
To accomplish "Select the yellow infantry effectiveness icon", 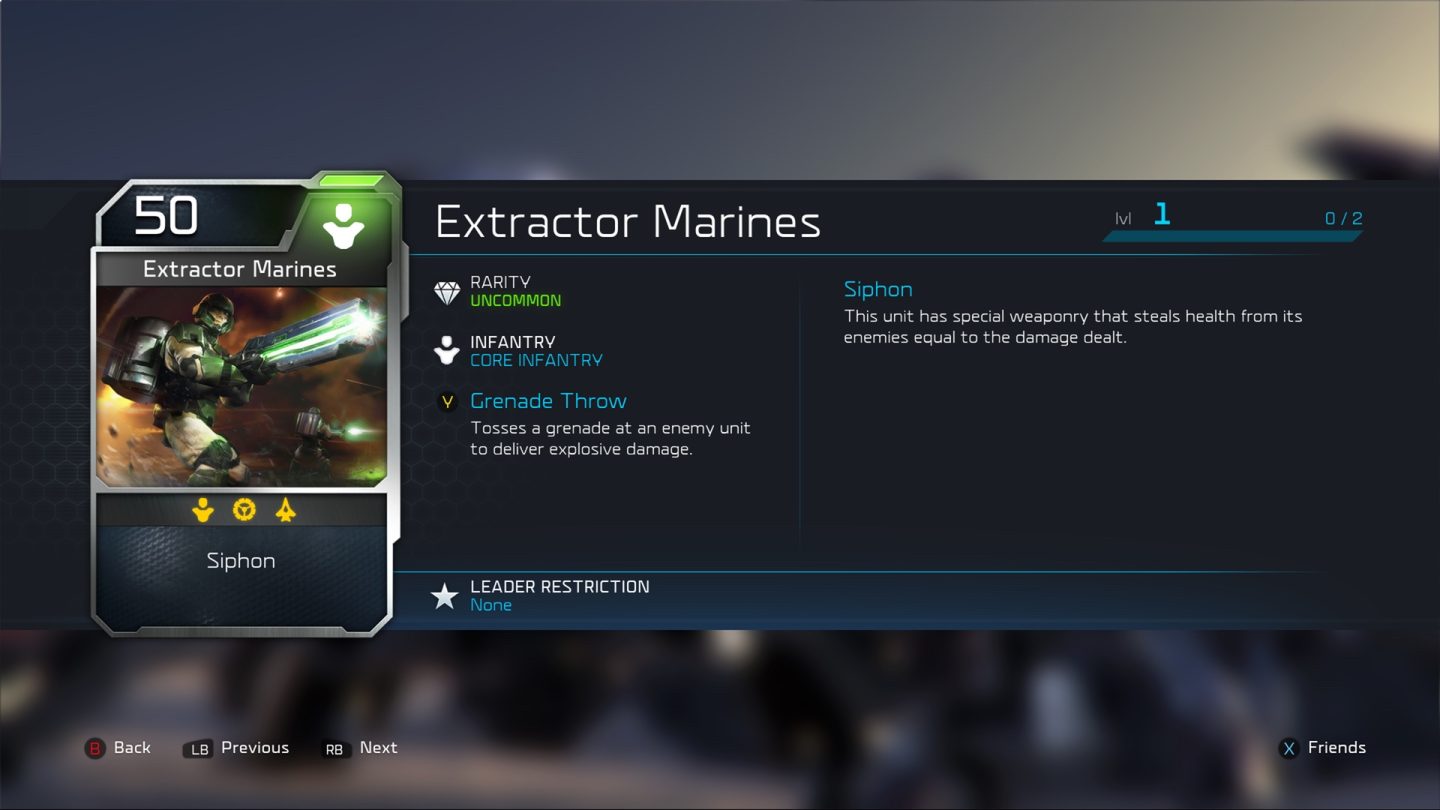I will pos(202,511).
